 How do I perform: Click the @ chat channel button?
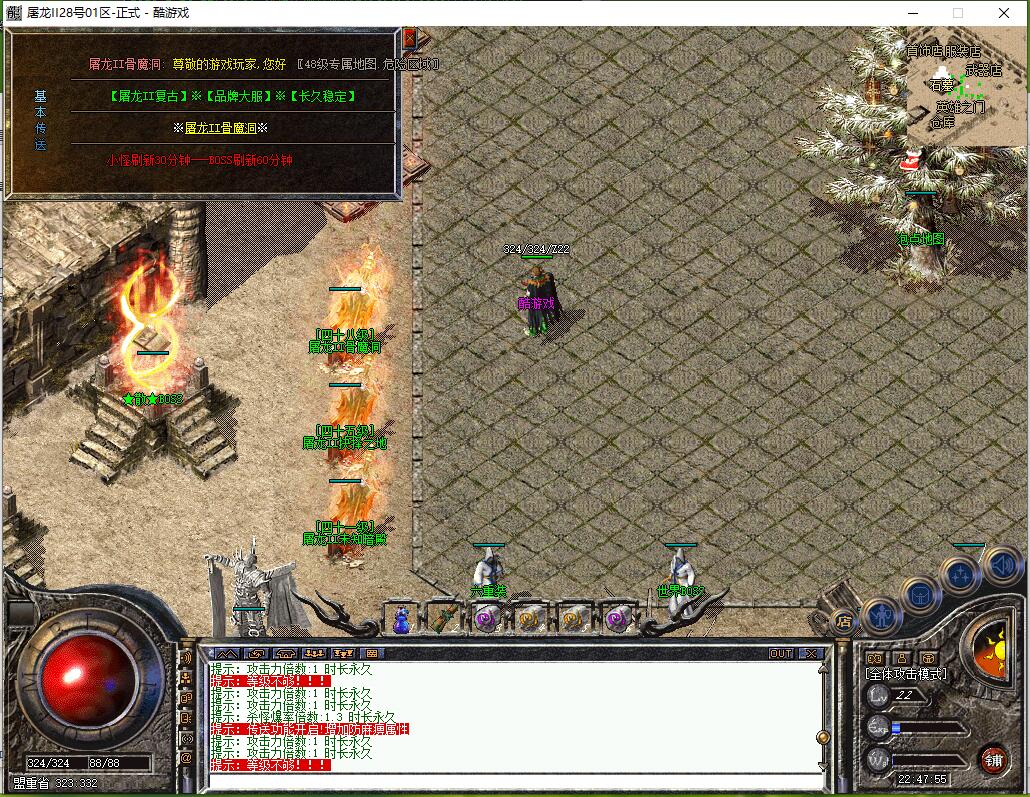click(x=186, y=758)
